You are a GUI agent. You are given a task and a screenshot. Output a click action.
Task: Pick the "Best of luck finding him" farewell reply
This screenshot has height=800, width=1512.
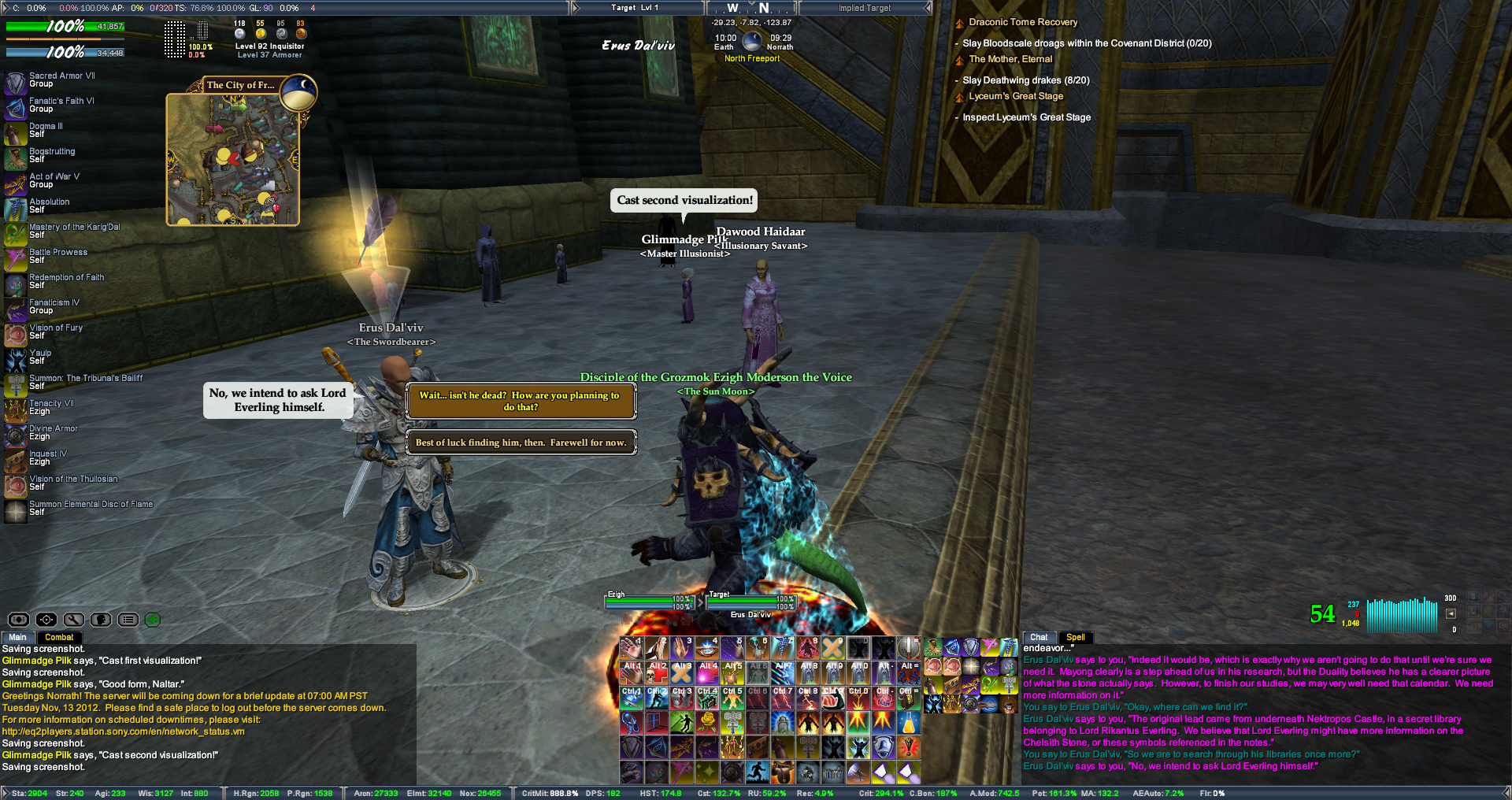coord(521,443)
